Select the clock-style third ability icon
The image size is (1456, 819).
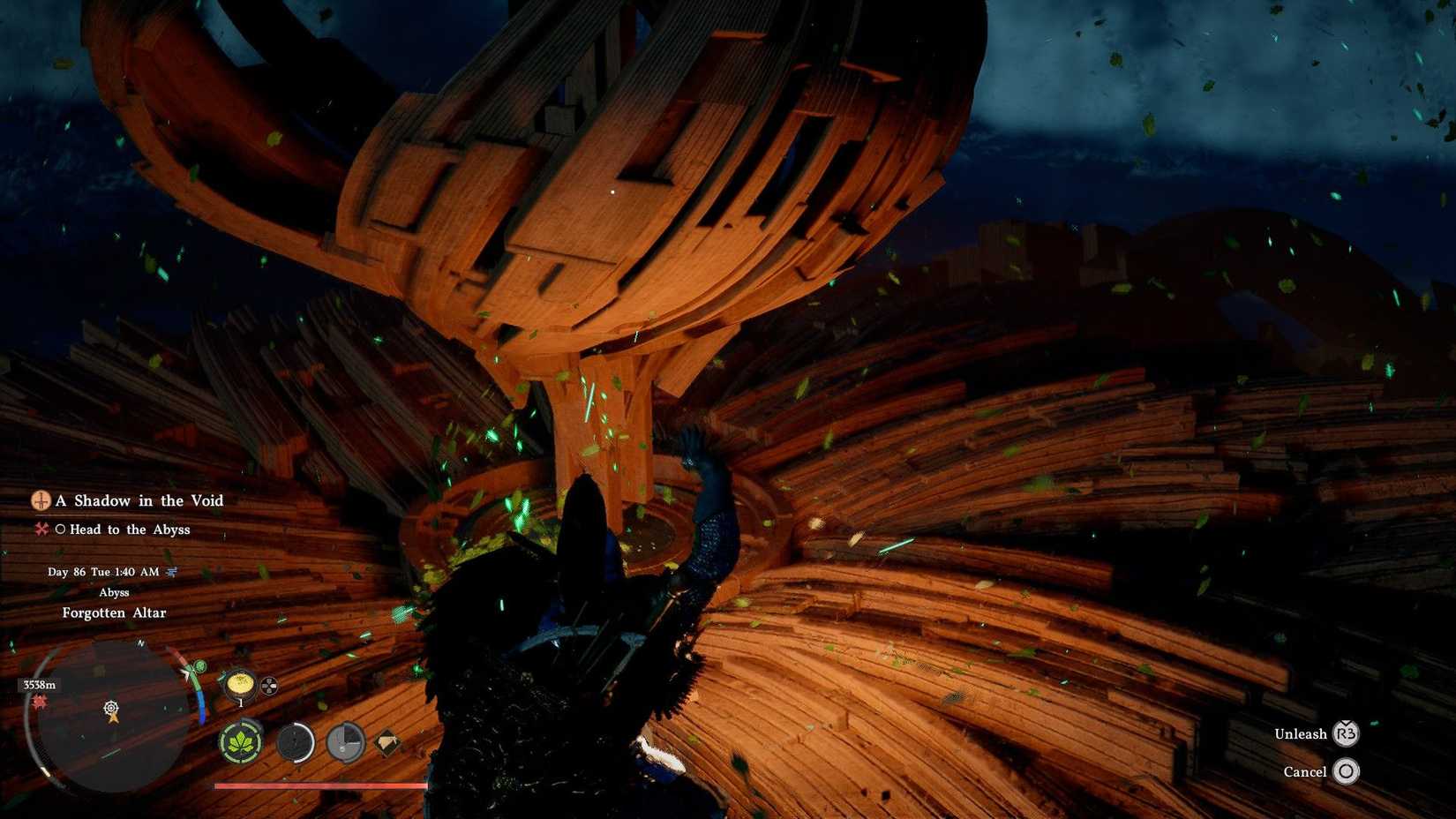coord(344,741)
